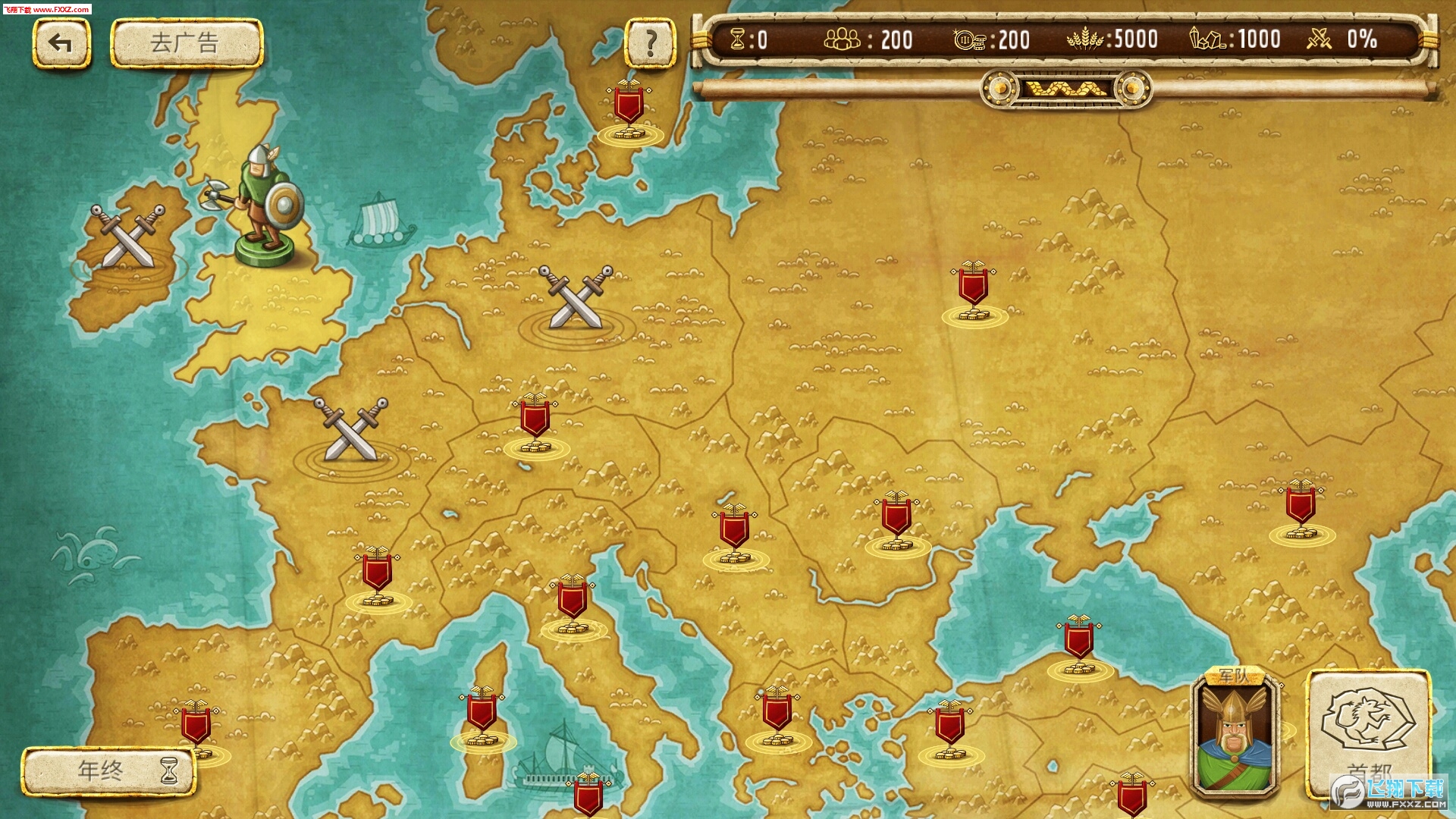
Task: Attack the crossed swords marker in Germany
Action: [576, 298]
